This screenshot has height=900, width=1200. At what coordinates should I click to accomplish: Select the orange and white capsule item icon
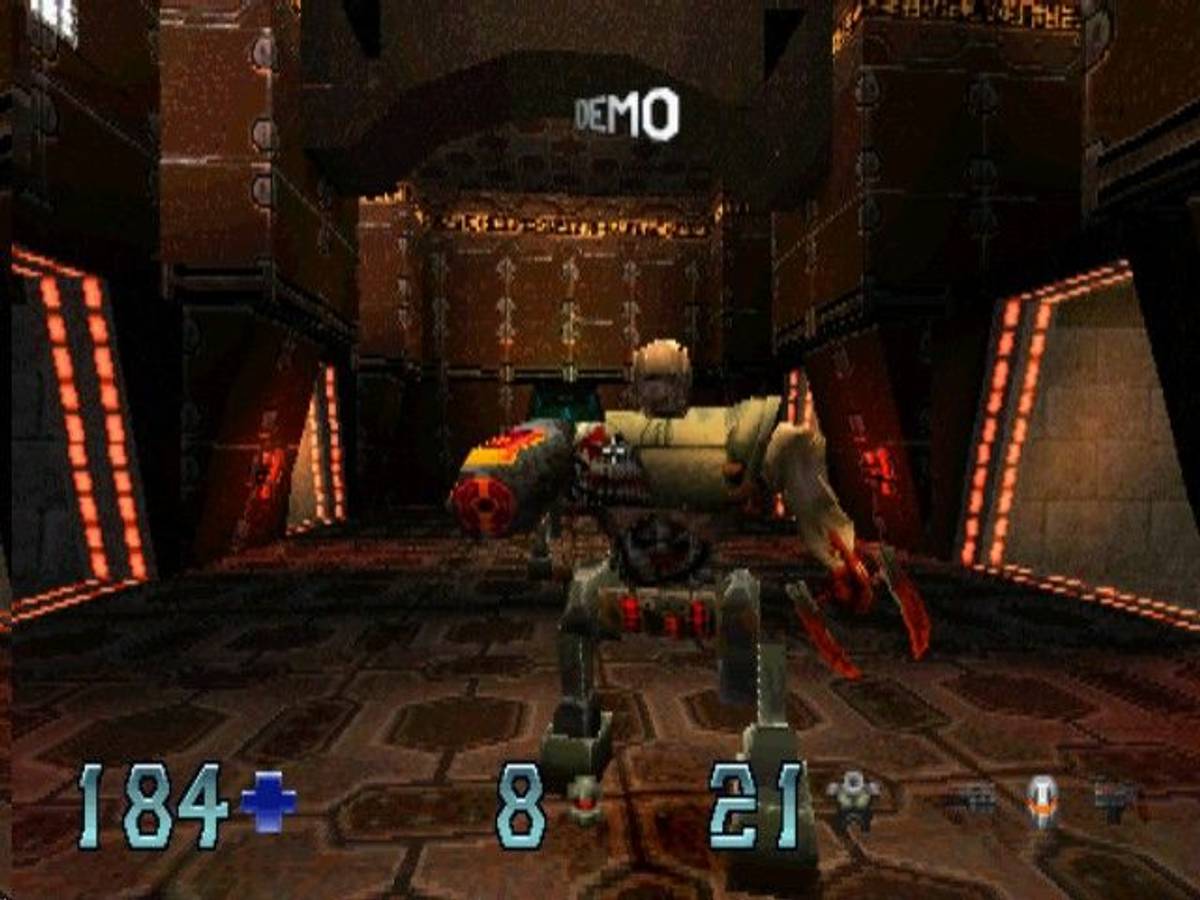(1041, 801)
